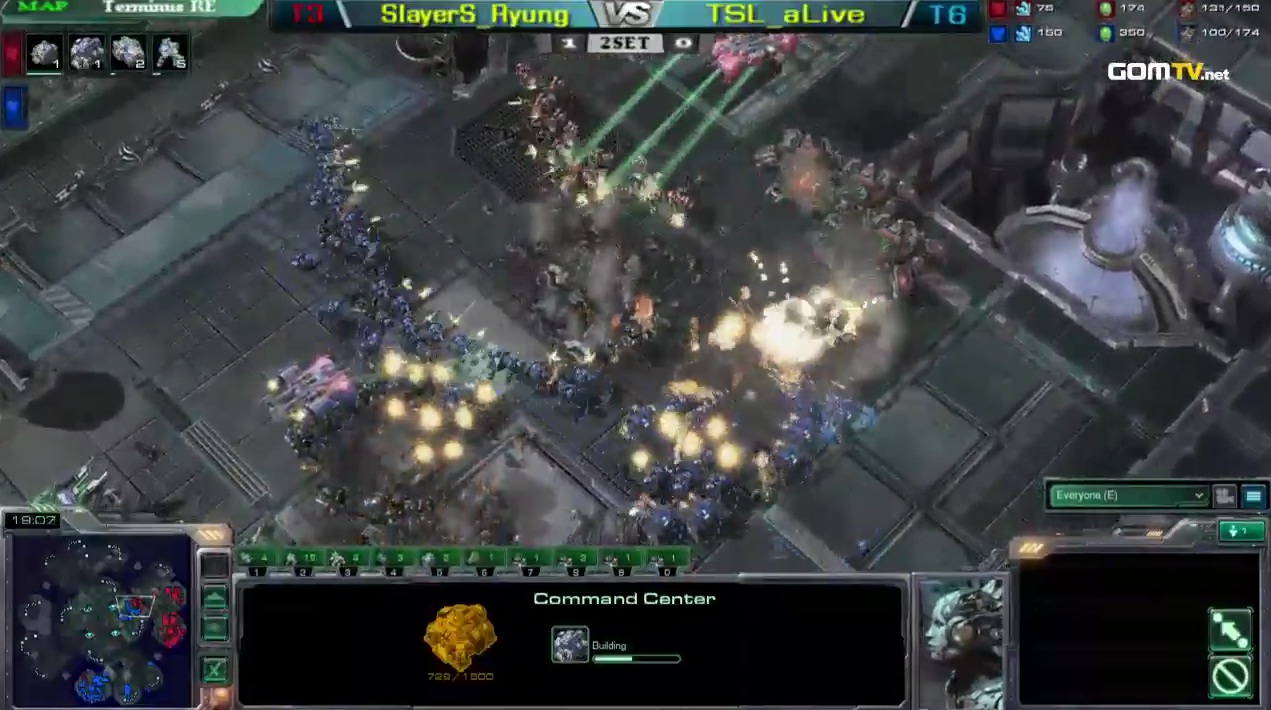Cancel with the crossed-circle command button
1271x710 pixels.
[1230, 677]
